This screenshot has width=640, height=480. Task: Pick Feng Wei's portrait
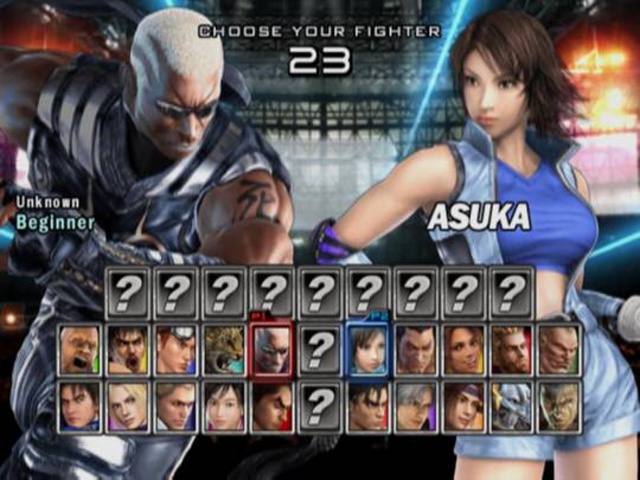[x=415, y=350]
